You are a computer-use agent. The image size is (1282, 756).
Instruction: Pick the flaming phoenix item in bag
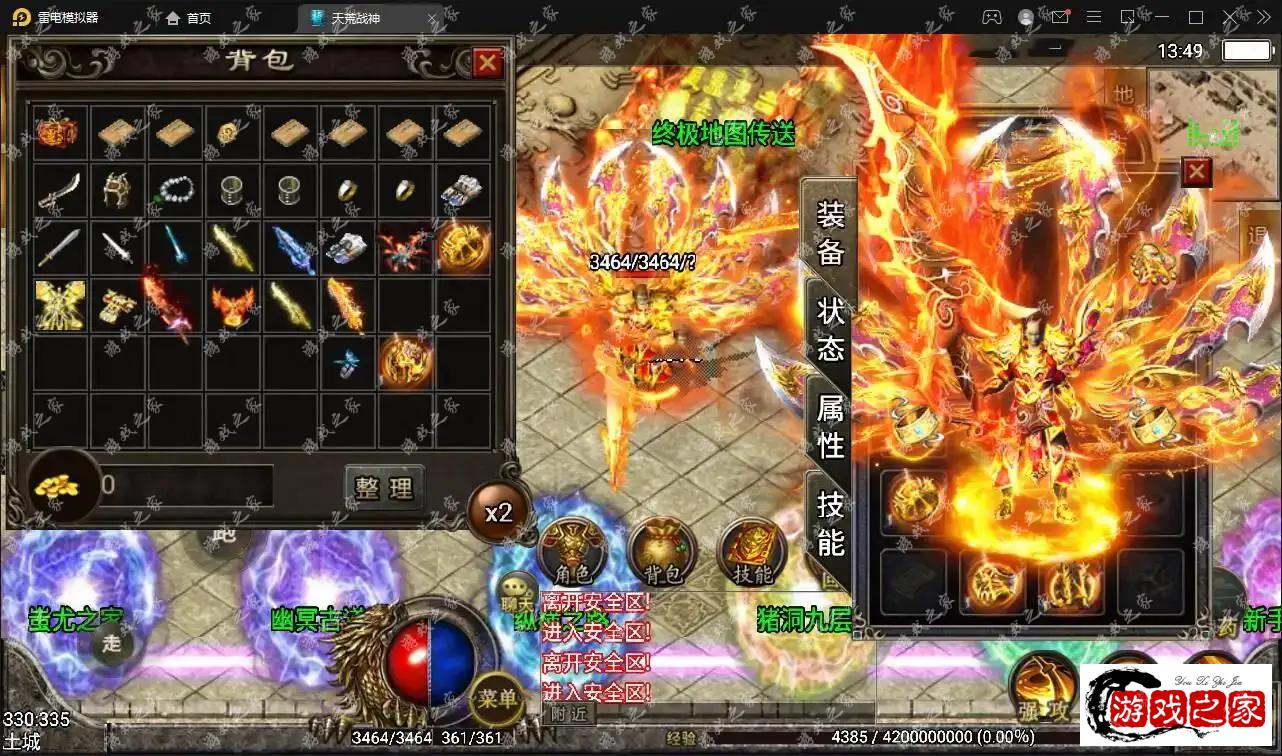coord(233,306)
